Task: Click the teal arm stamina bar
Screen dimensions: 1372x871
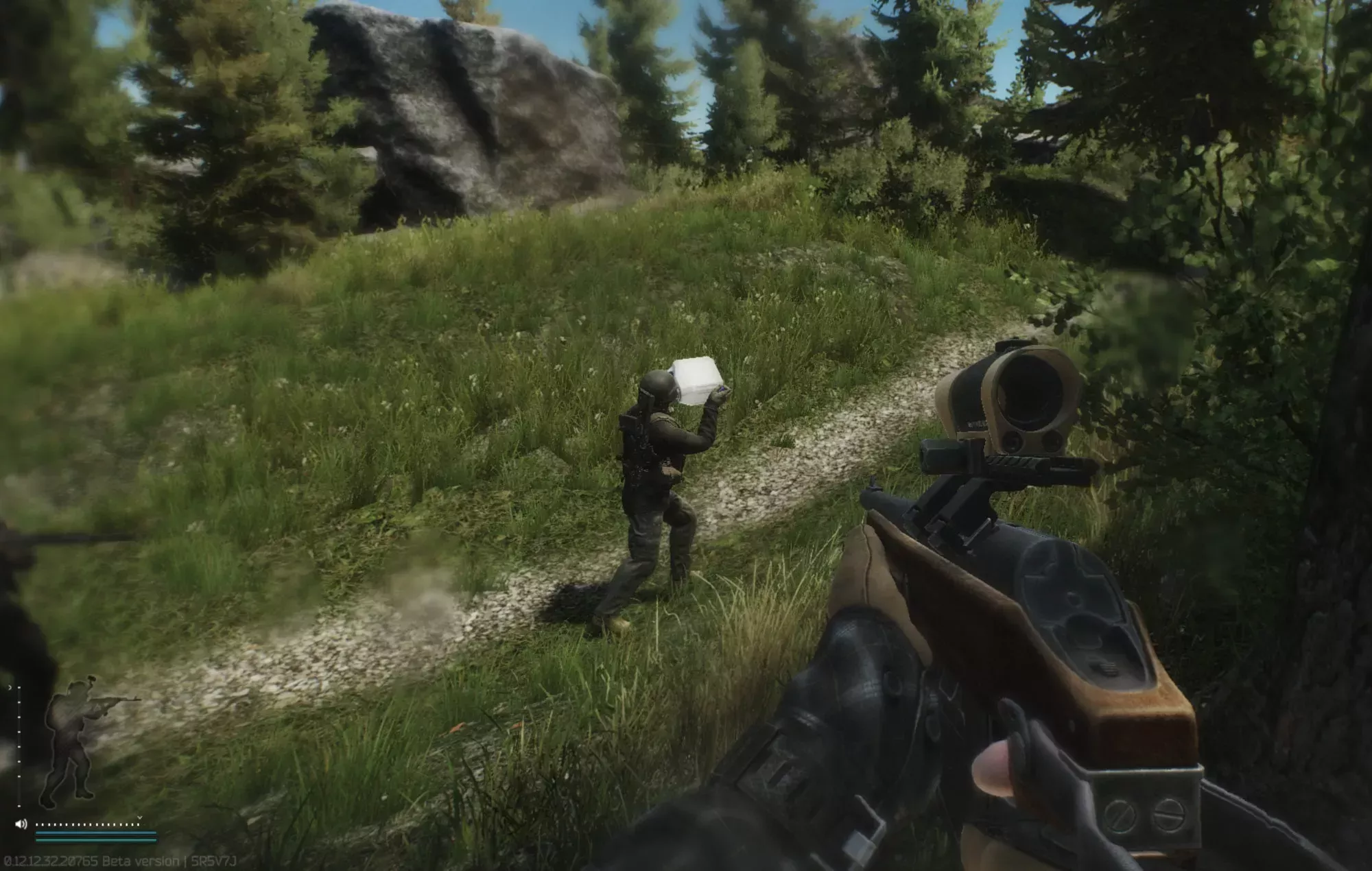Action: 95,841
